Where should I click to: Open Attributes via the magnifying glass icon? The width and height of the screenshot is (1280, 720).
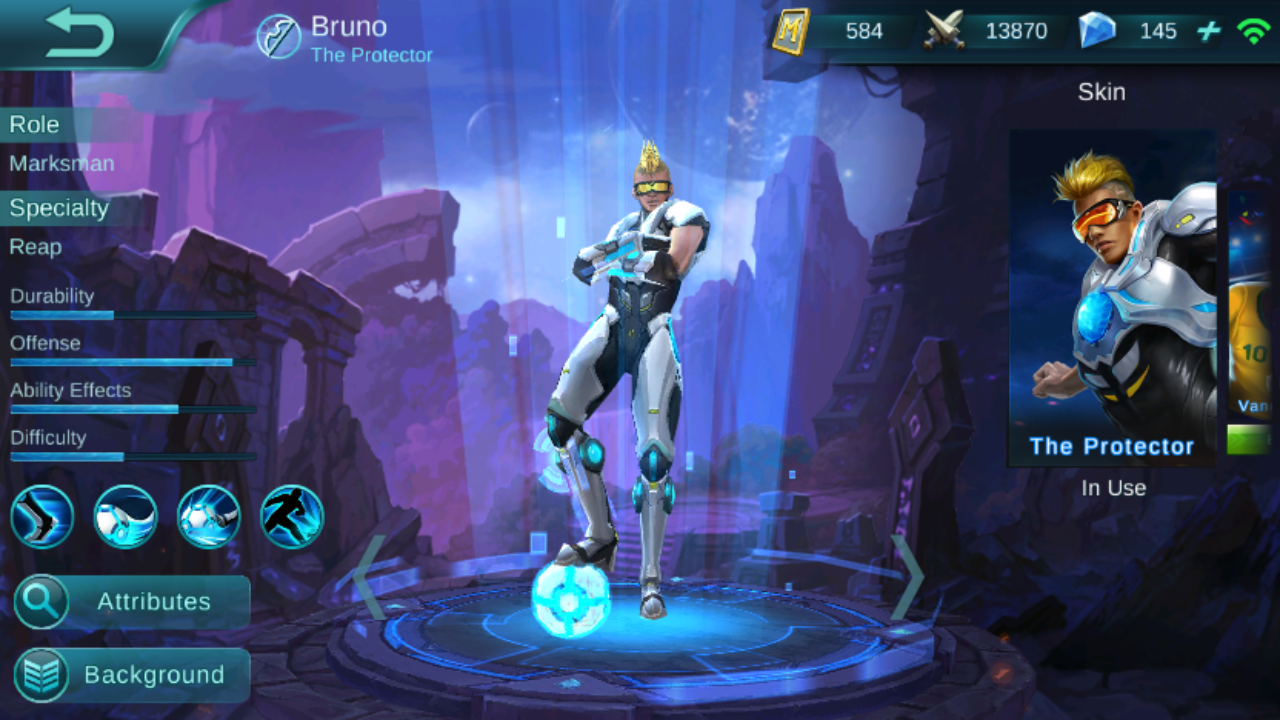pos(42,602)
